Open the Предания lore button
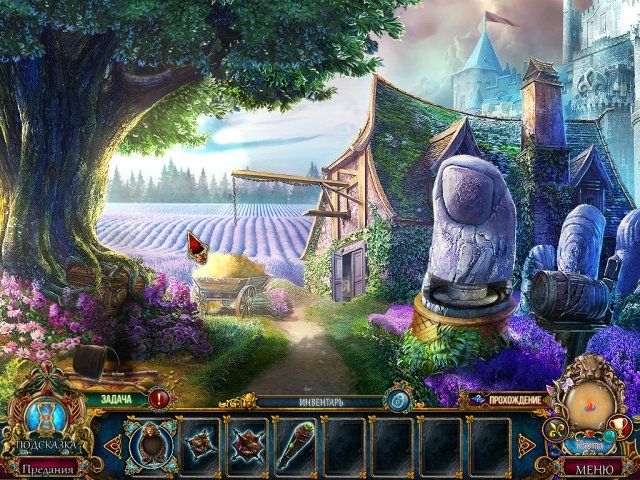 [46, 467]
